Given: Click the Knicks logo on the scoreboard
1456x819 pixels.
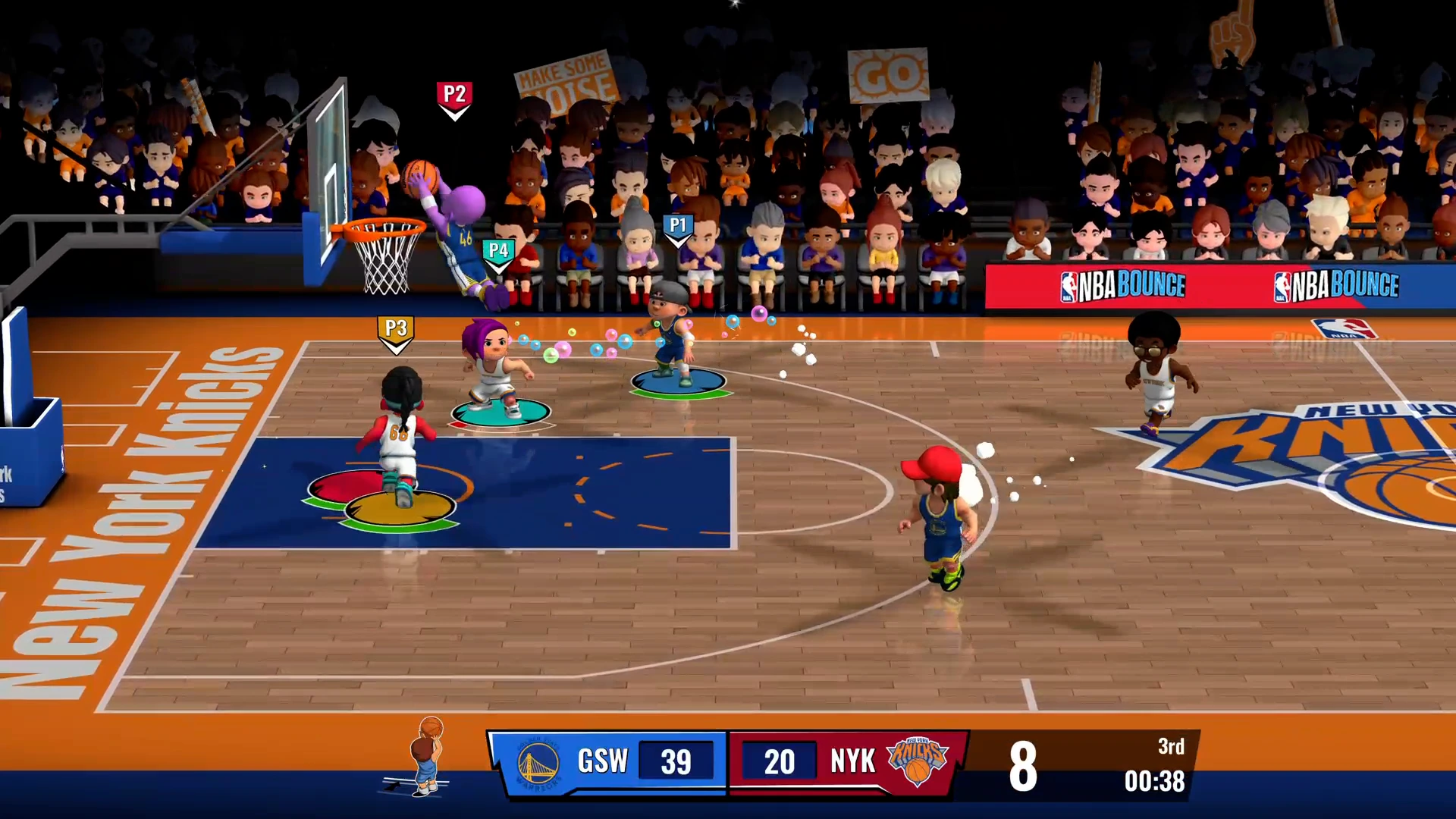Looking at the screenshot, I should click(x=917, y=761).
